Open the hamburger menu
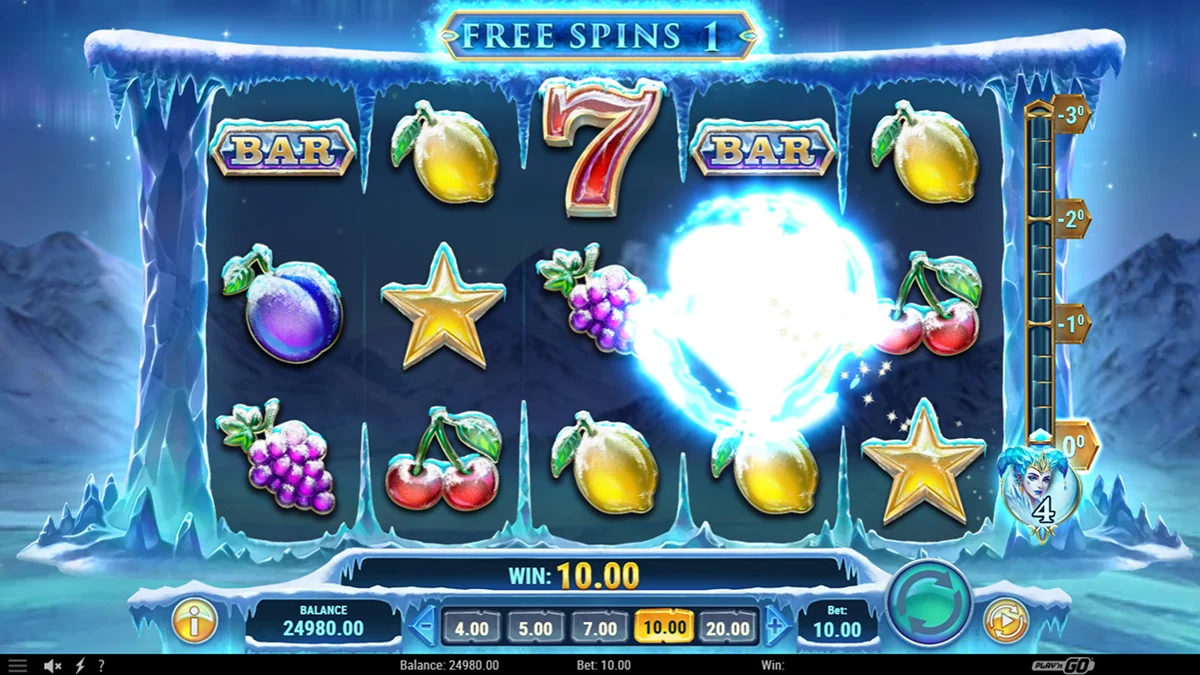 pyautogui.click(x=18, y=665)
